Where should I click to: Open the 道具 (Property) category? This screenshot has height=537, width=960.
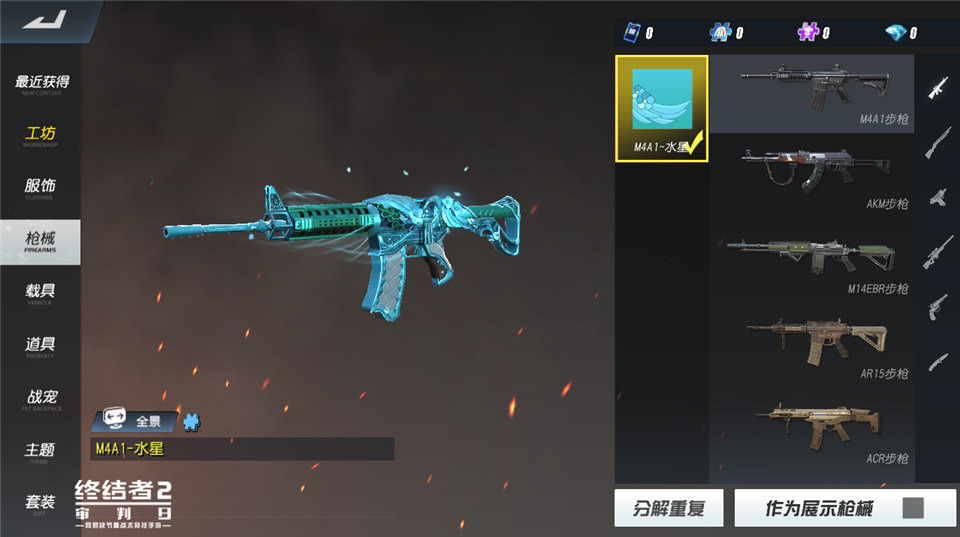tap(41, 346)
